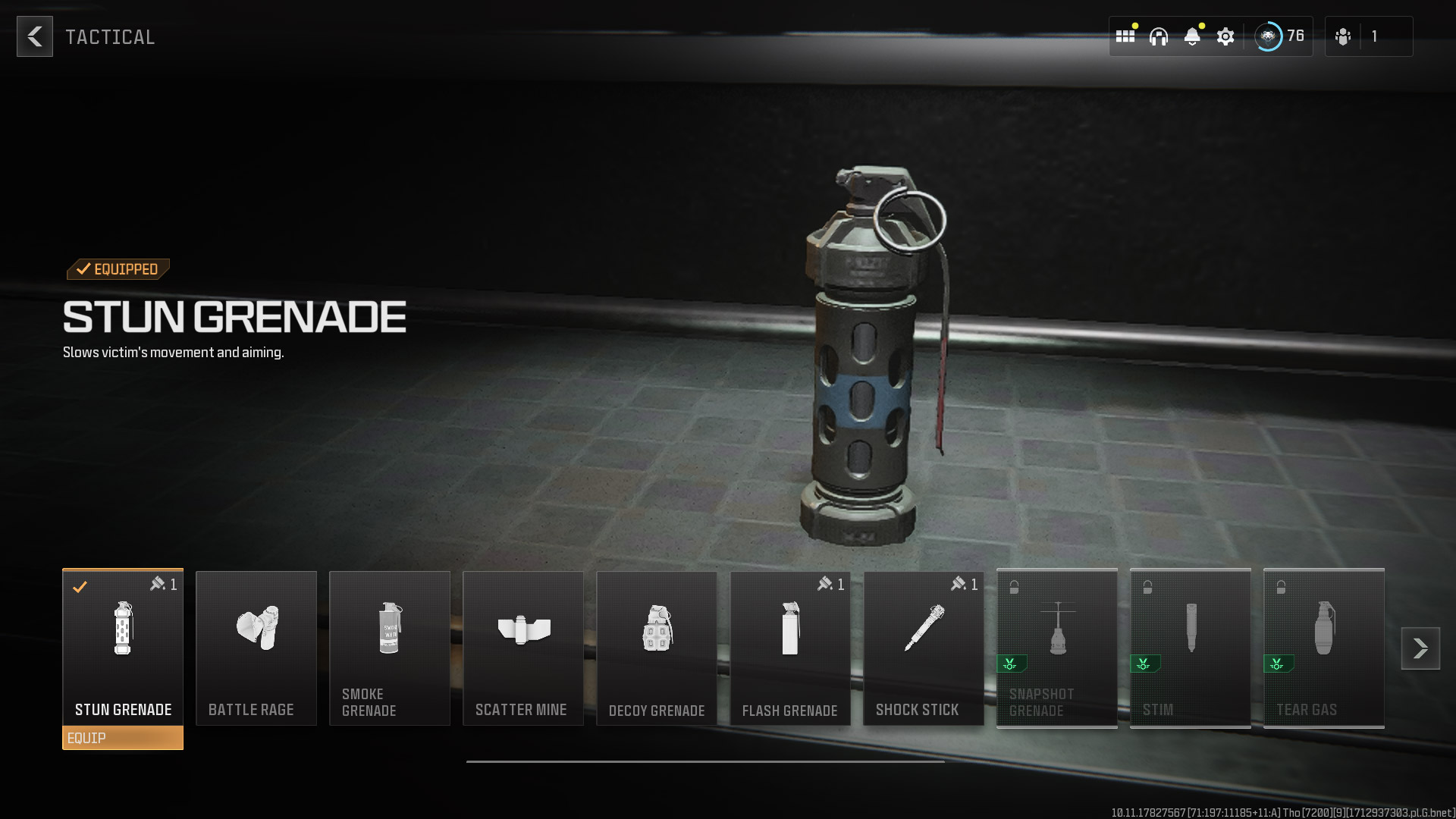1456x819 pixels.
Task: Return to the Tactical header tab
Action: point(110,36)
